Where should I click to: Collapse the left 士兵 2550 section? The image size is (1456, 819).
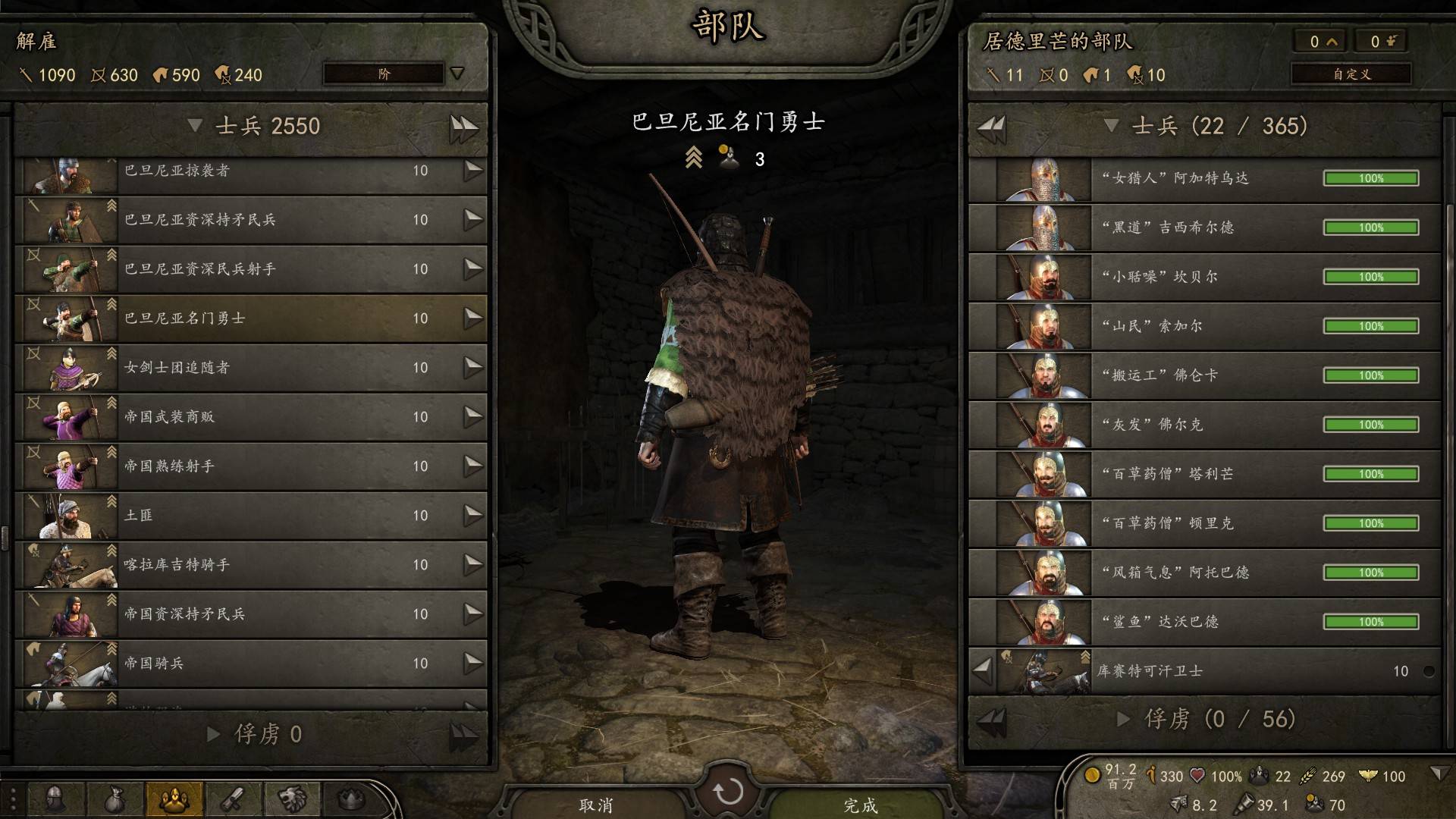pyautogui.click(x=195, y=126)
